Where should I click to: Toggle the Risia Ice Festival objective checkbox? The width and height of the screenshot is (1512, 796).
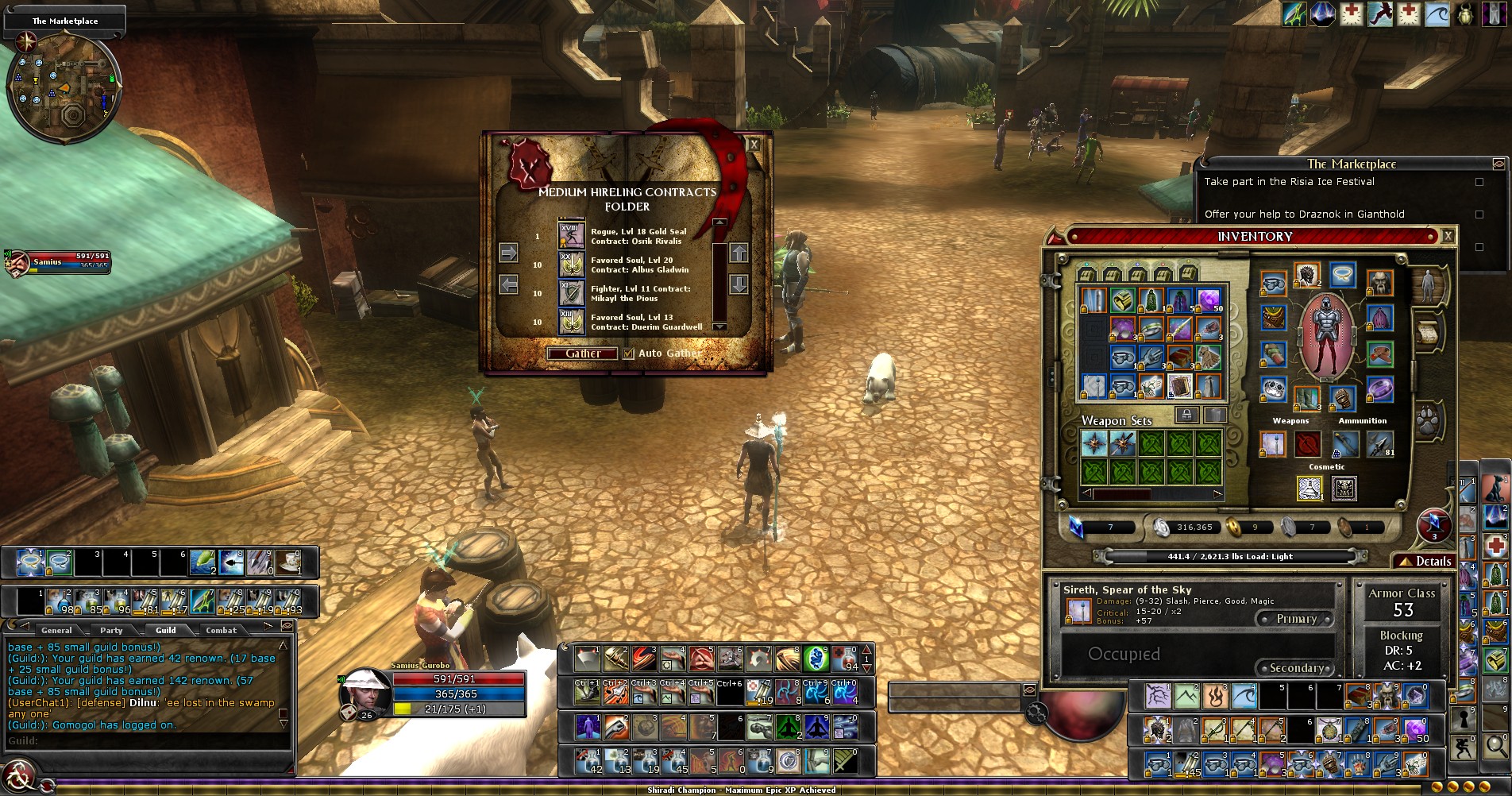[1479, 182]
